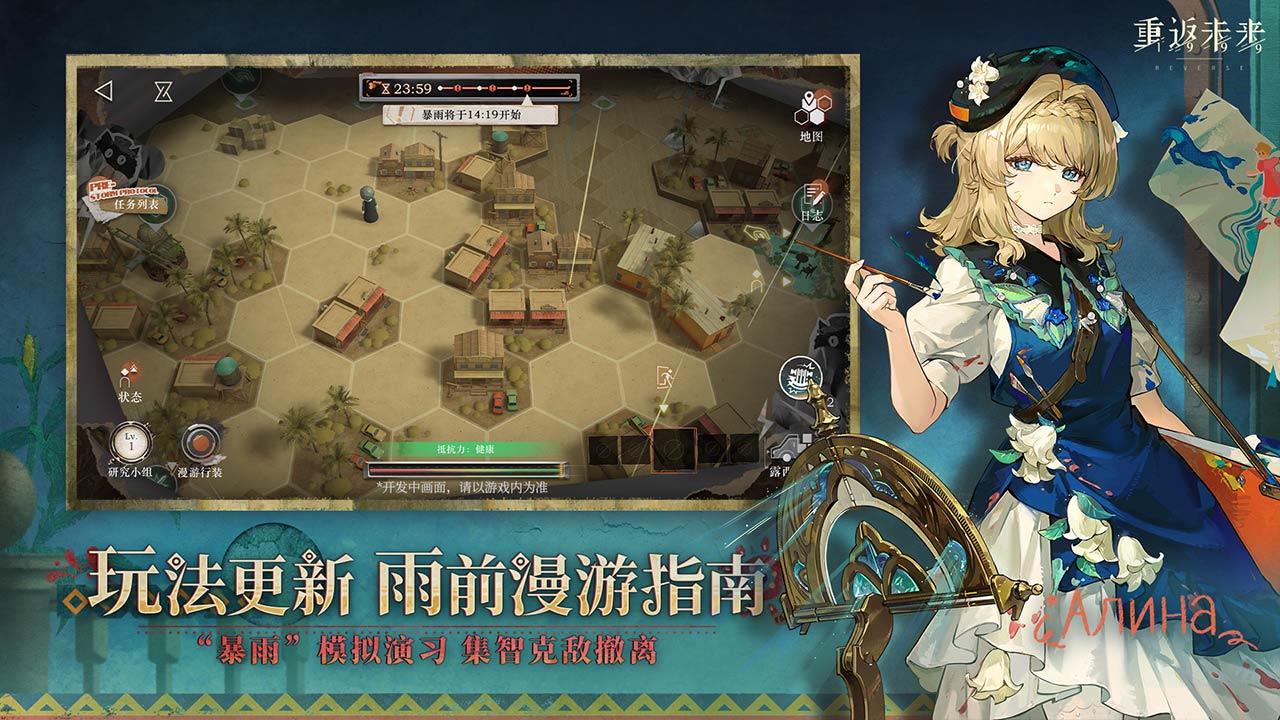
Task: Select the middle alert marker on the timeline
Action: point(491,88)
